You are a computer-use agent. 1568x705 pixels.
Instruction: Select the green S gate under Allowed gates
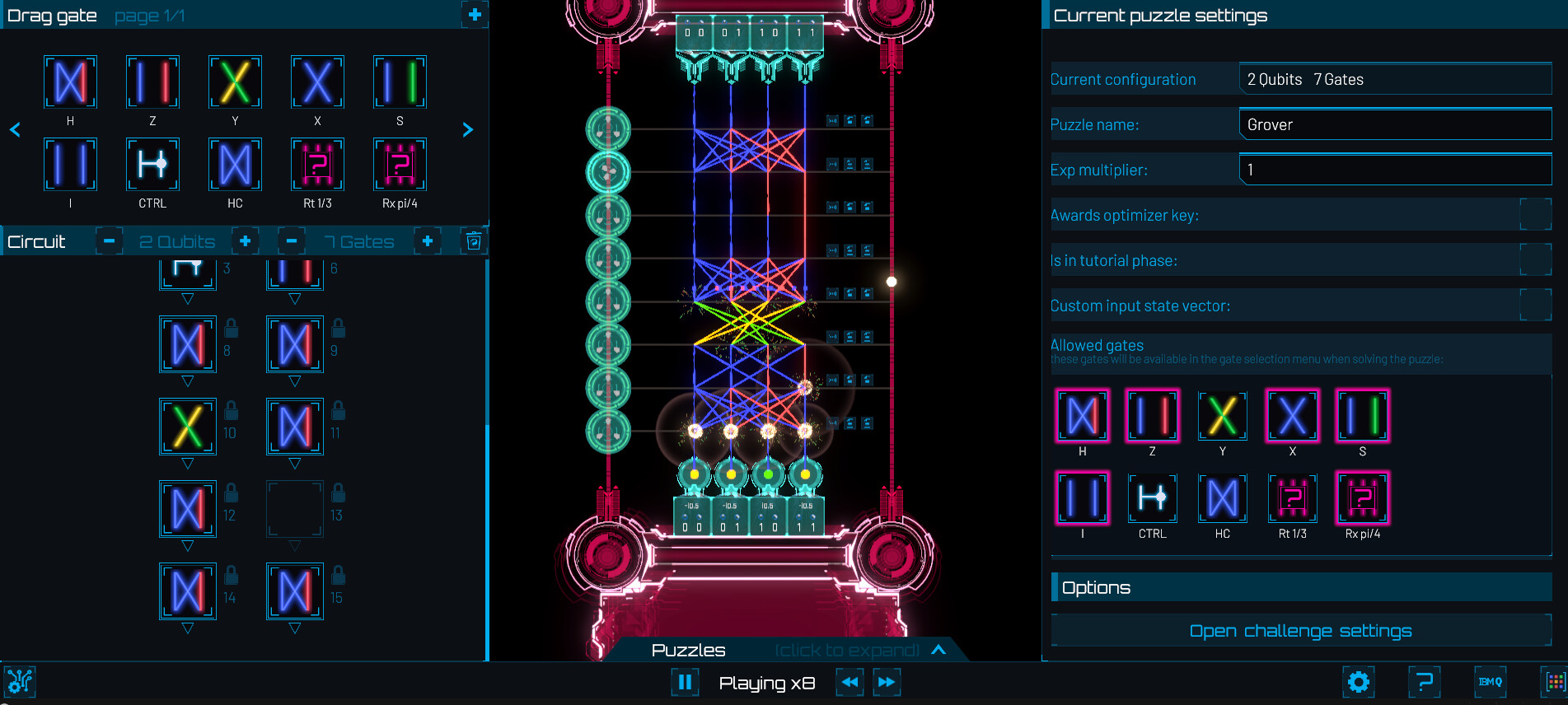pos(1363,416)
